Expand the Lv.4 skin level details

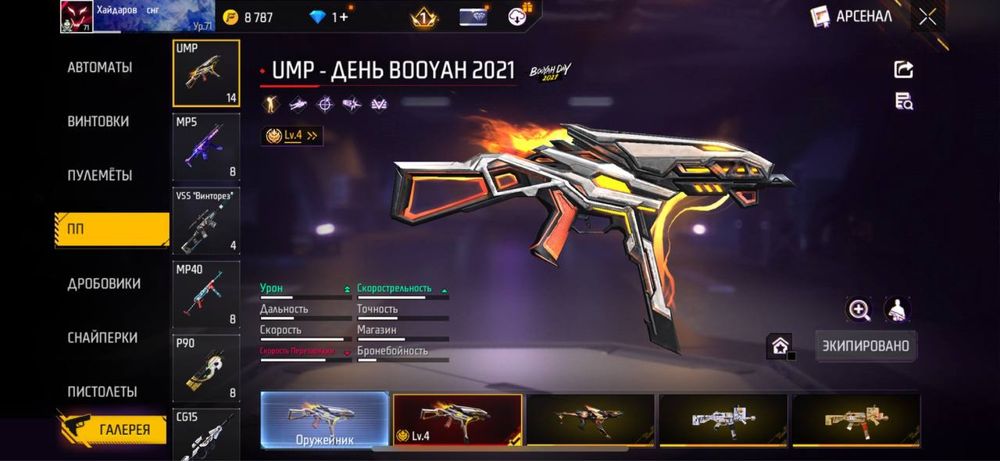292,135
